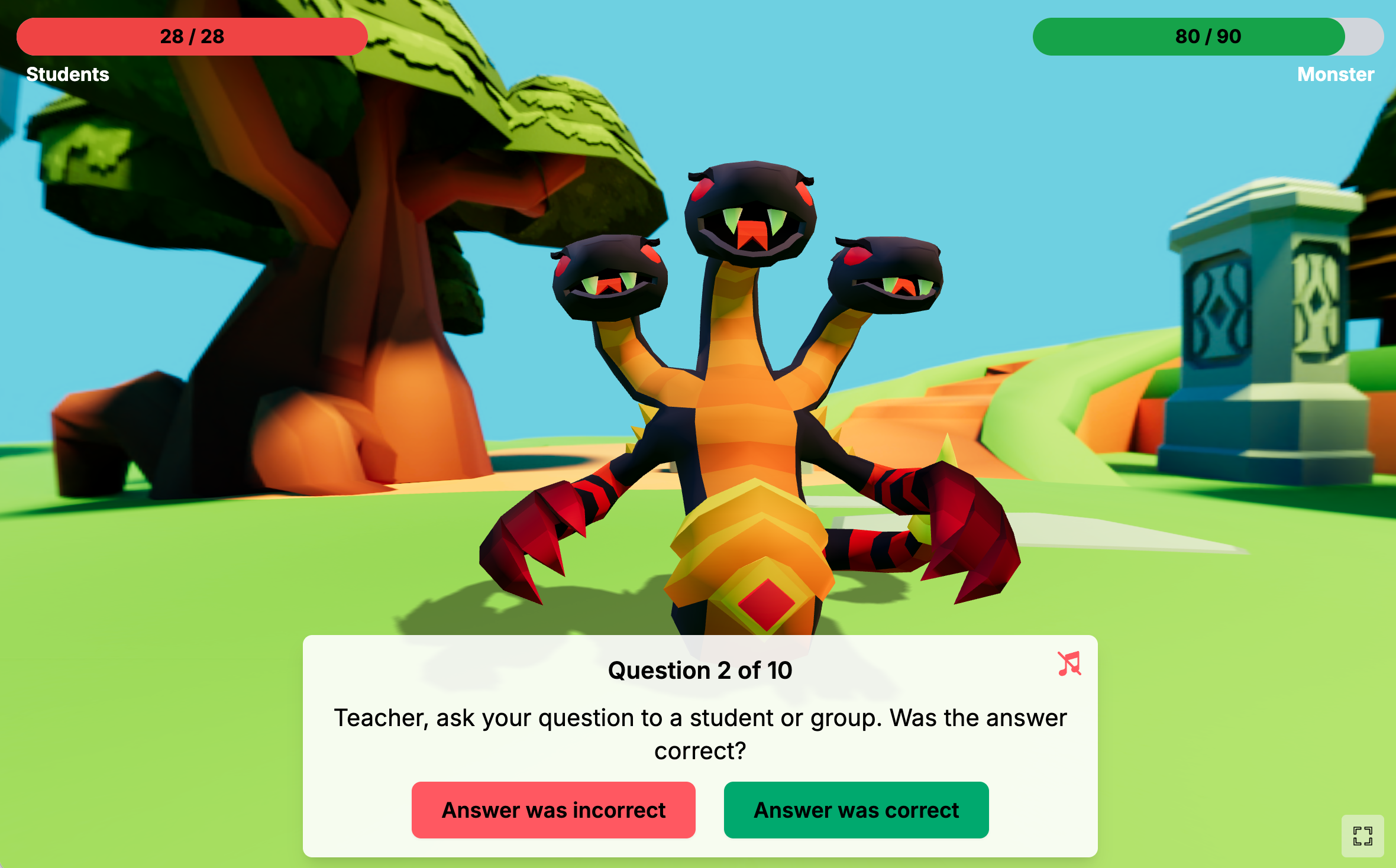This screenshot has height=868, width=1396.
Task: Mark the student answer as incorrect
Action: pyautogui.click(x=553, y=809)
